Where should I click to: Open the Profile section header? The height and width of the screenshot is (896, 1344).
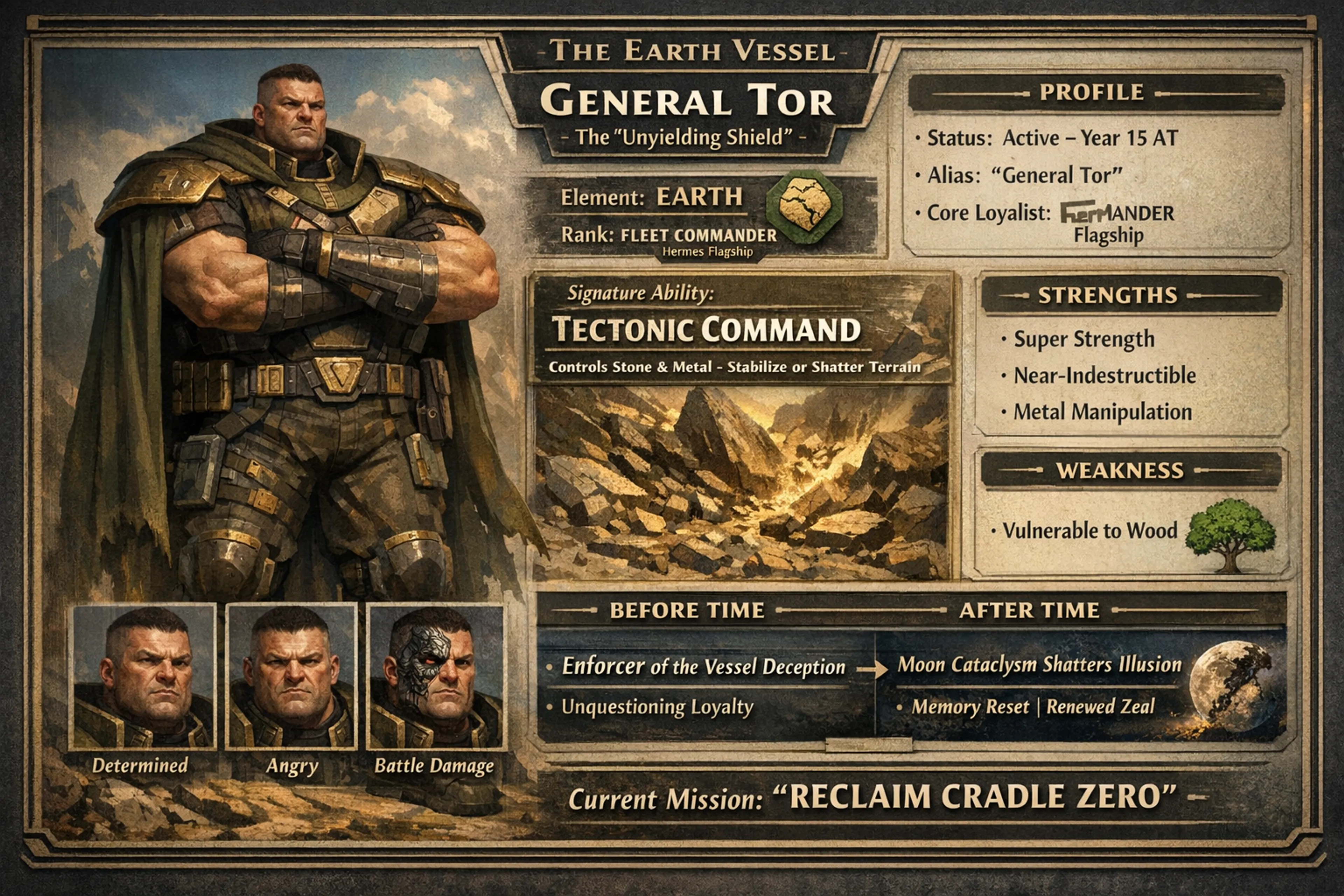[x=1091, y=92]
